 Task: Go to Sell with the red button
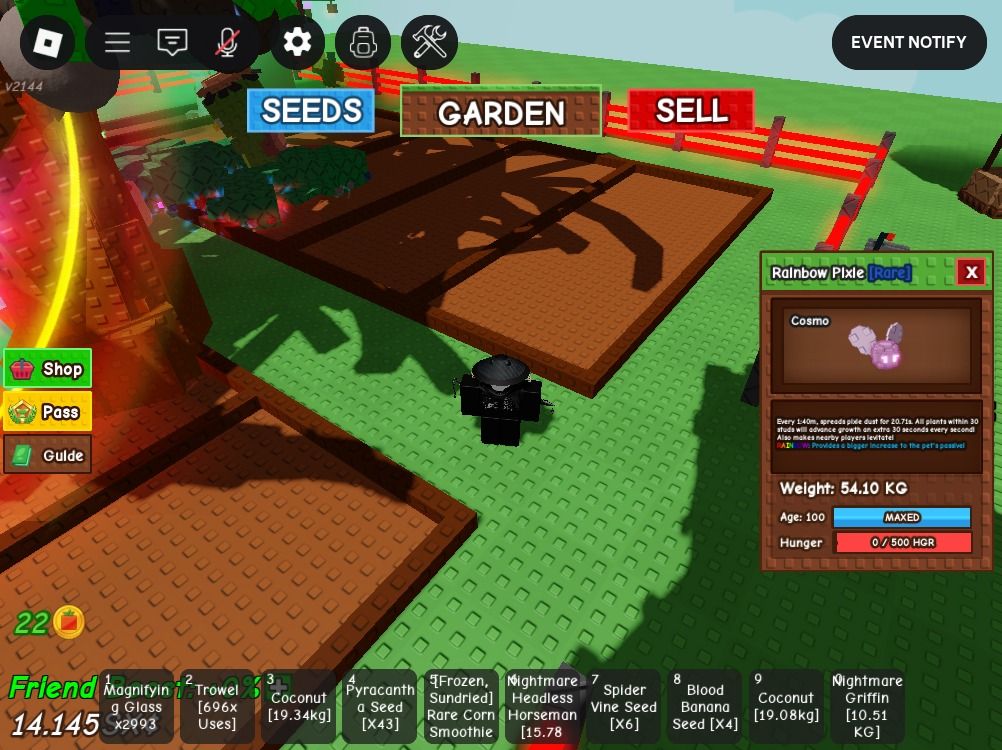tap(691, 110)
